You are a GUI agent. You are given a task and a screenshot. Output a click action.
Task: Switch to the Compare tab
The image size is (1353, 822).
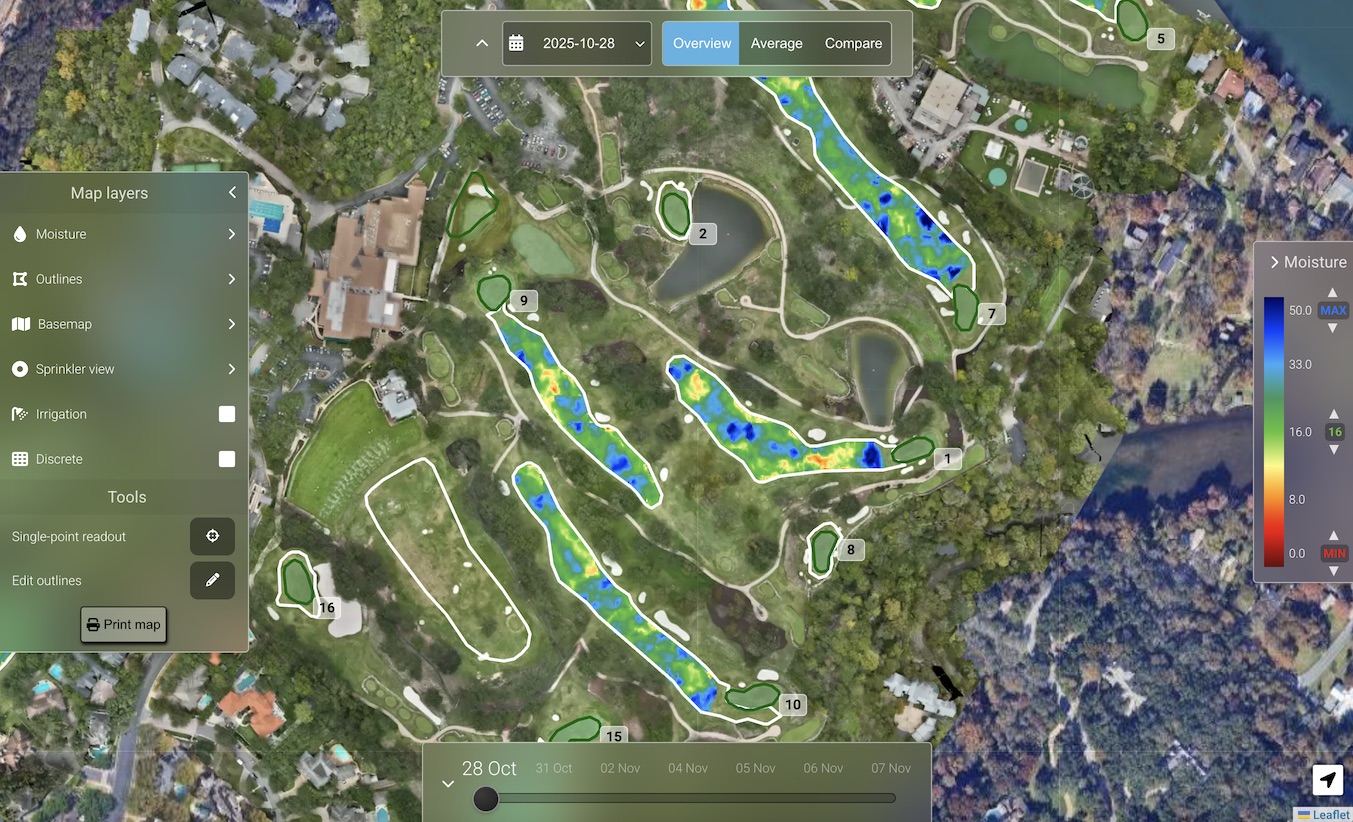853,44
